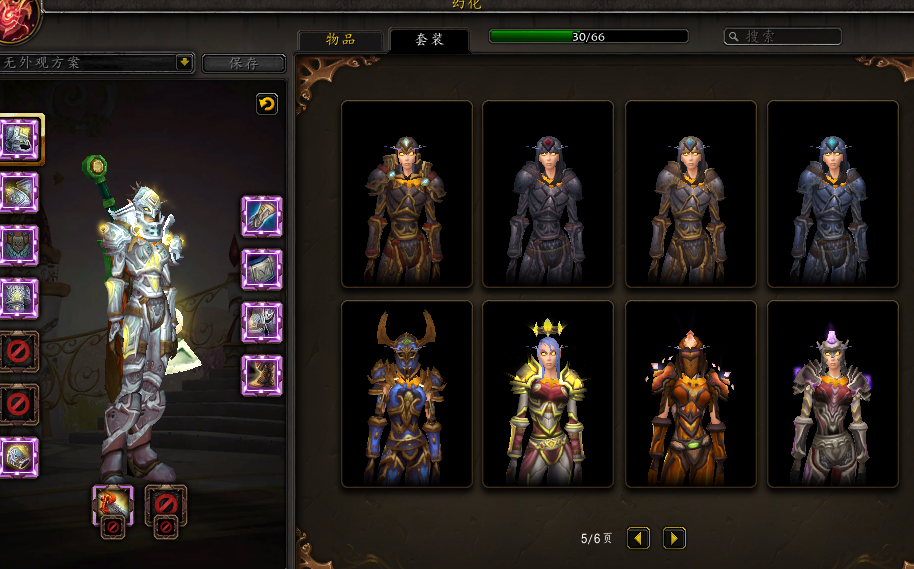Choose the gauntlet hands slot

click(262, 216)
